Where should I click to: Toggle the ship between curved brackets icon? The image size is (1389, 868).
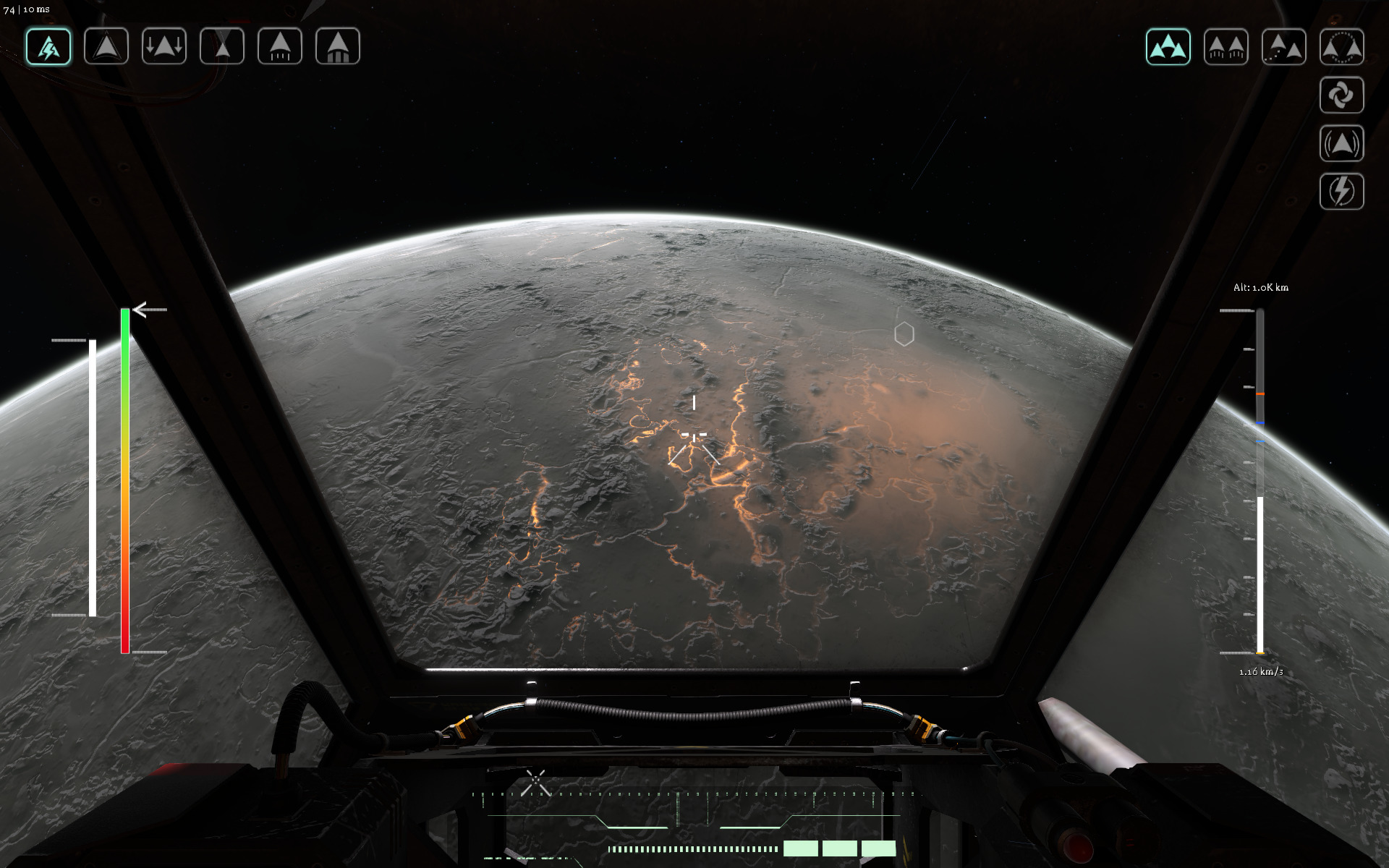(x=1341, y=143)
